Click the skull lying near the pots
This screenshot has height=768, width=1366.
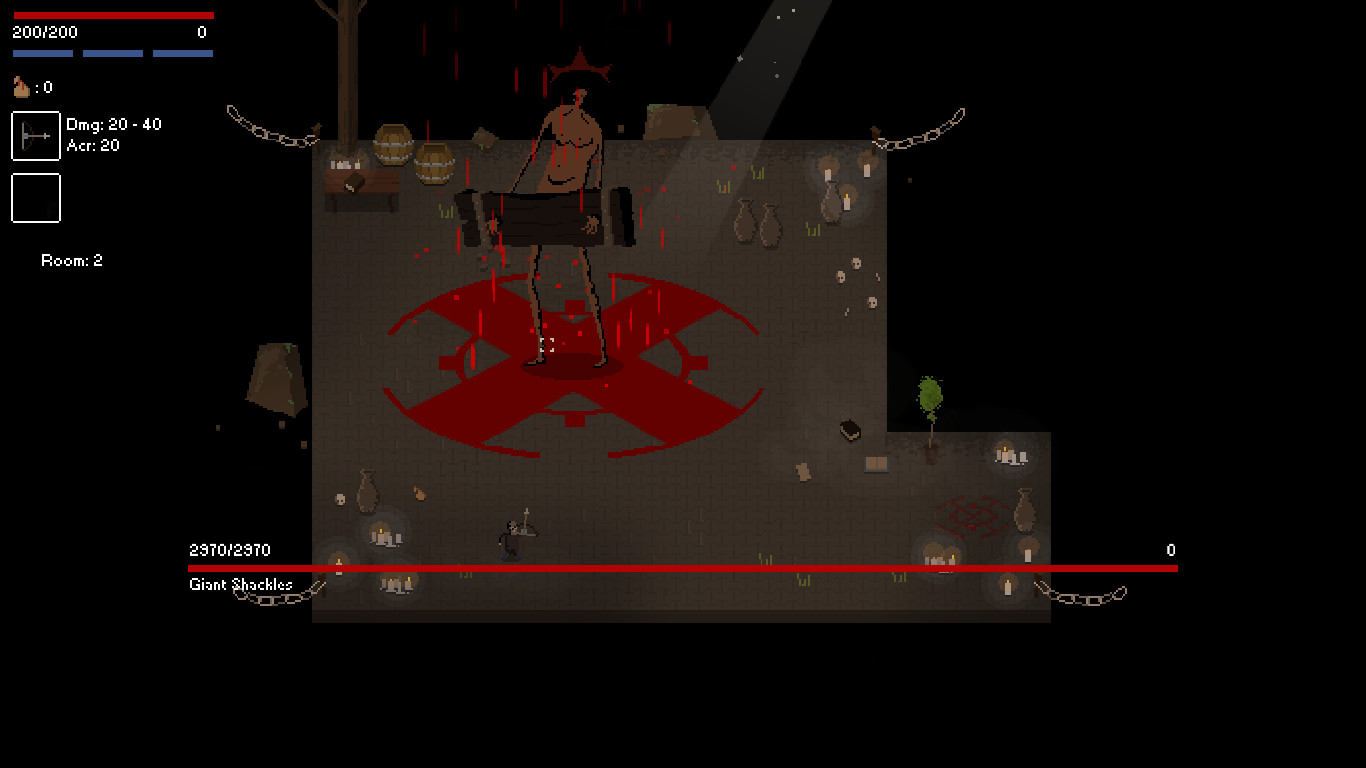(x=855, y=265)
